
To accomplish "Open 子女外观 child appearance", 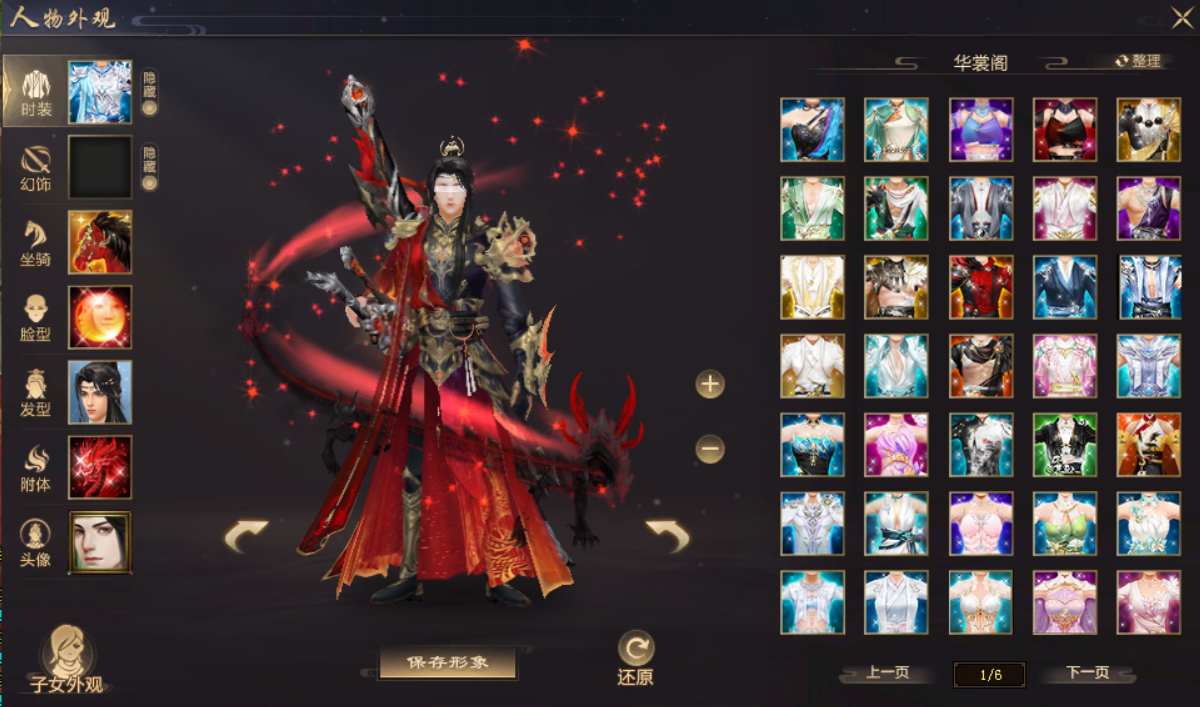I will tap(68, 660).
